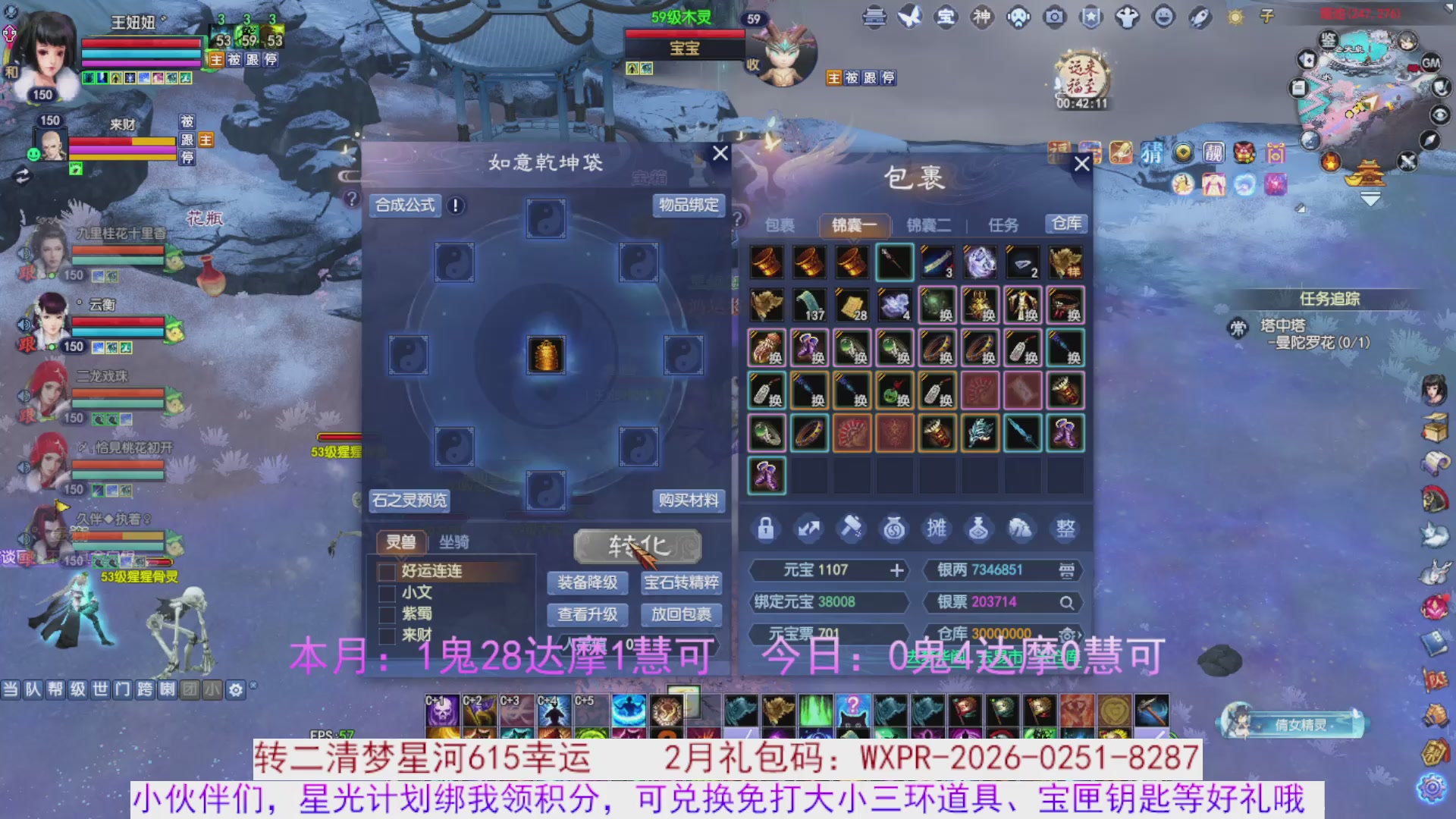The width and height of the screenshot is (1456, 819).
Task: Enable the 小文 pet checkbox
Action: click(386, 593)
